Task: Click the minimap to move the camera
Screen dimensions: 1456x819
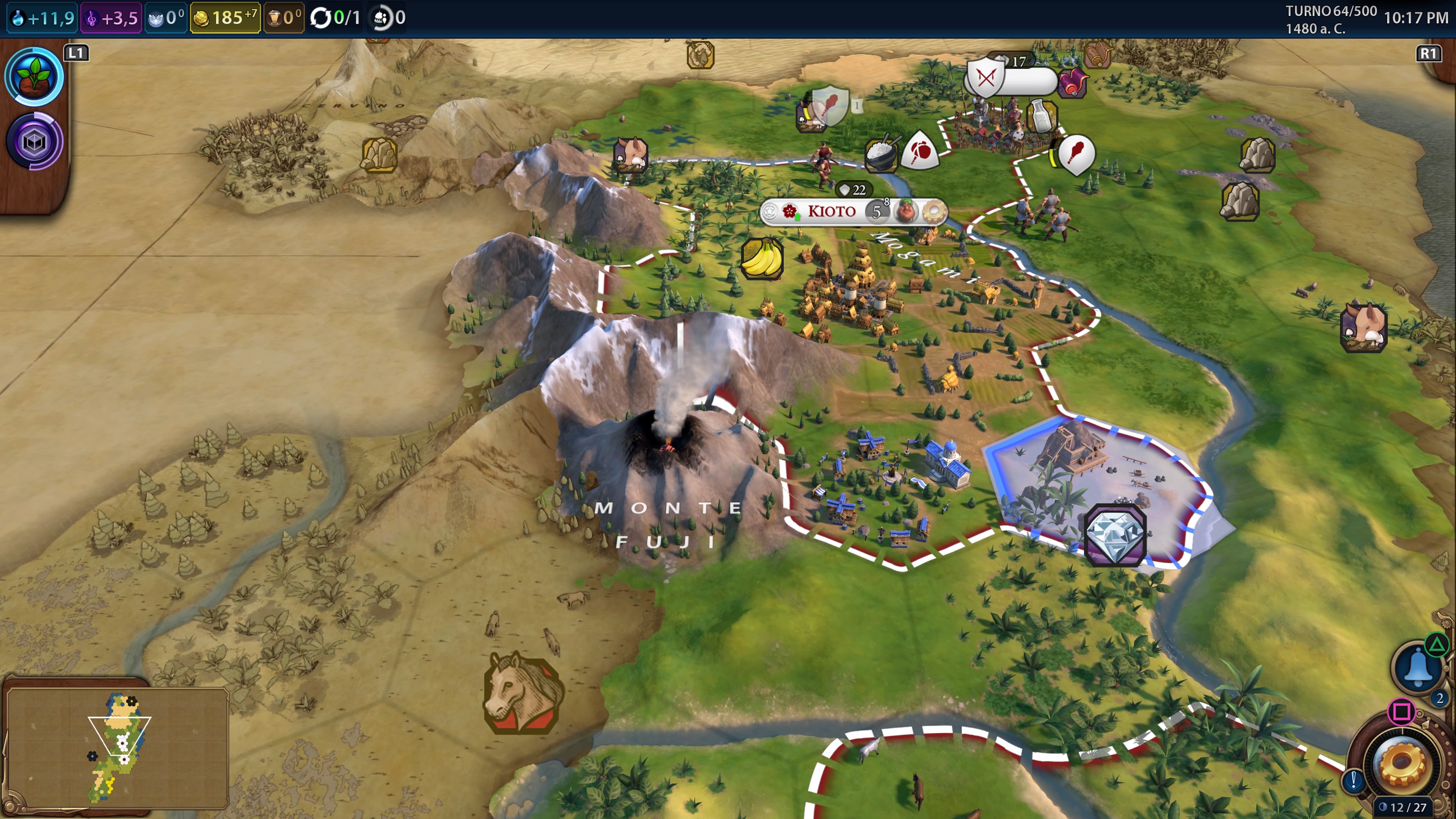Action: click(x=118, y=746)
